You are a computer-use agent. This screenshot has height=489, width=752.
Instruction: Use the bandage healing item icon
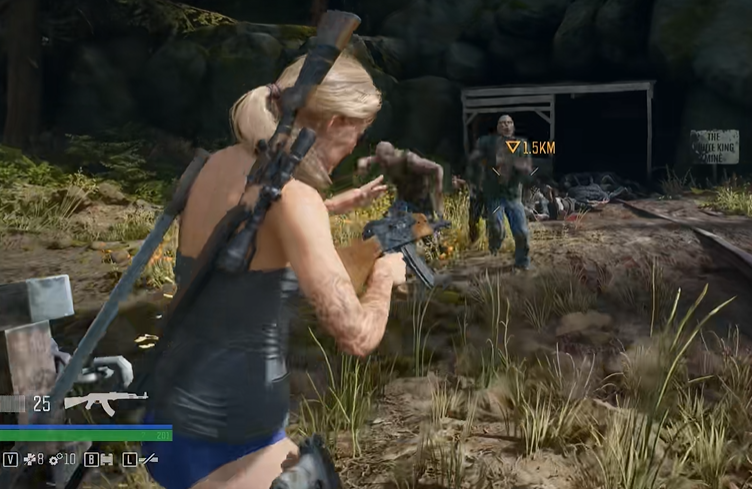[28, 459]
